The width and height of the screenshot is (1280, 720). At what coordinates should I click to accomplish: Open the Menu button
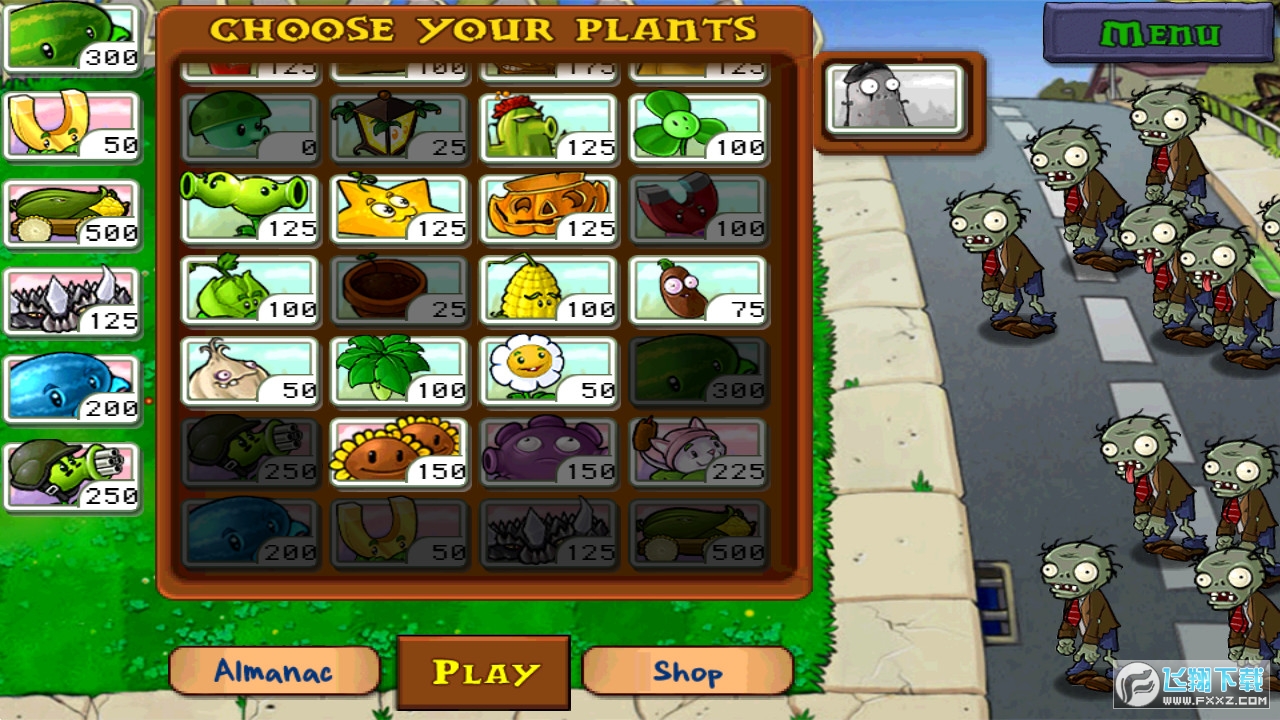pyautogui.click(x=1159, y=34)
